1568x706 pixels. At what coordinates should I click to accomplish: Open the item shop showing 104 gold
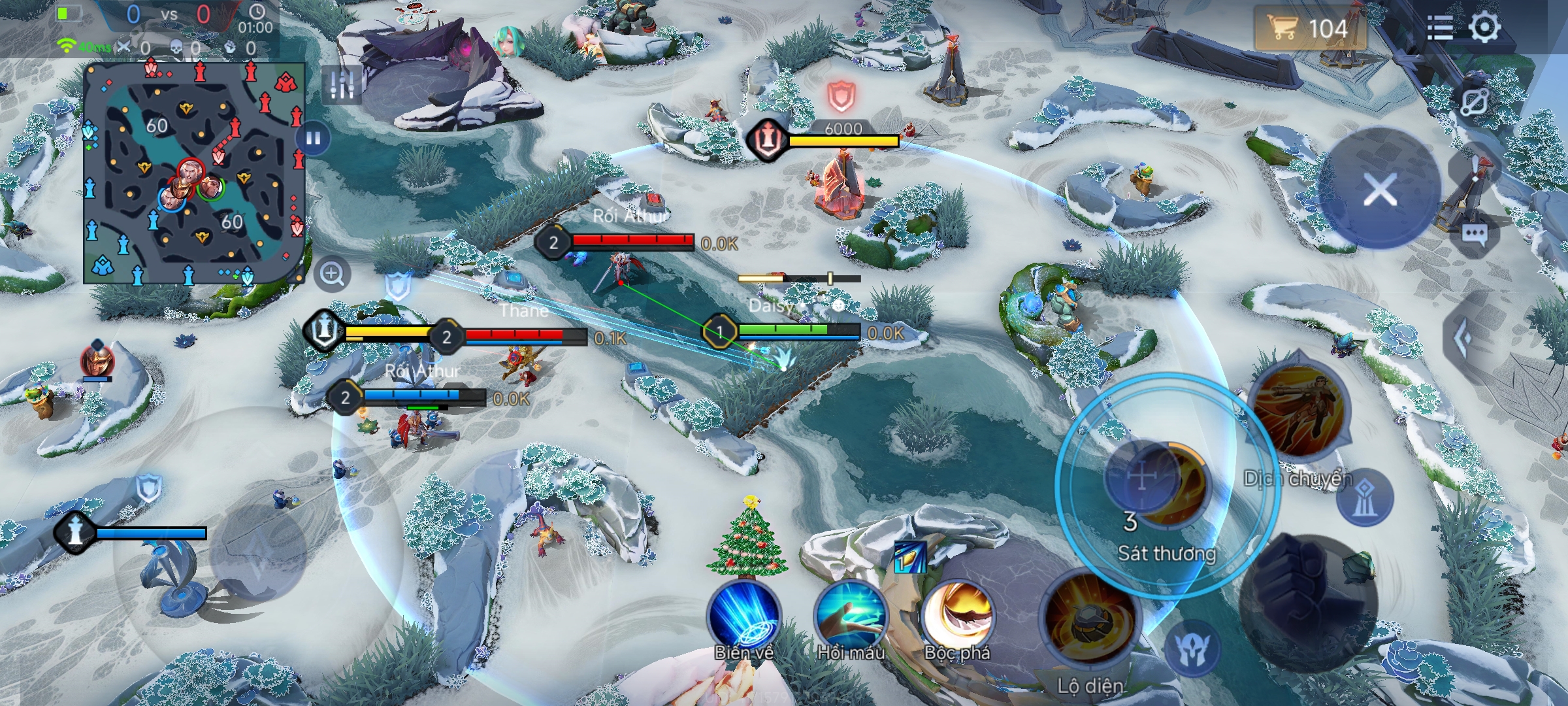click(x=1309, y=29)
